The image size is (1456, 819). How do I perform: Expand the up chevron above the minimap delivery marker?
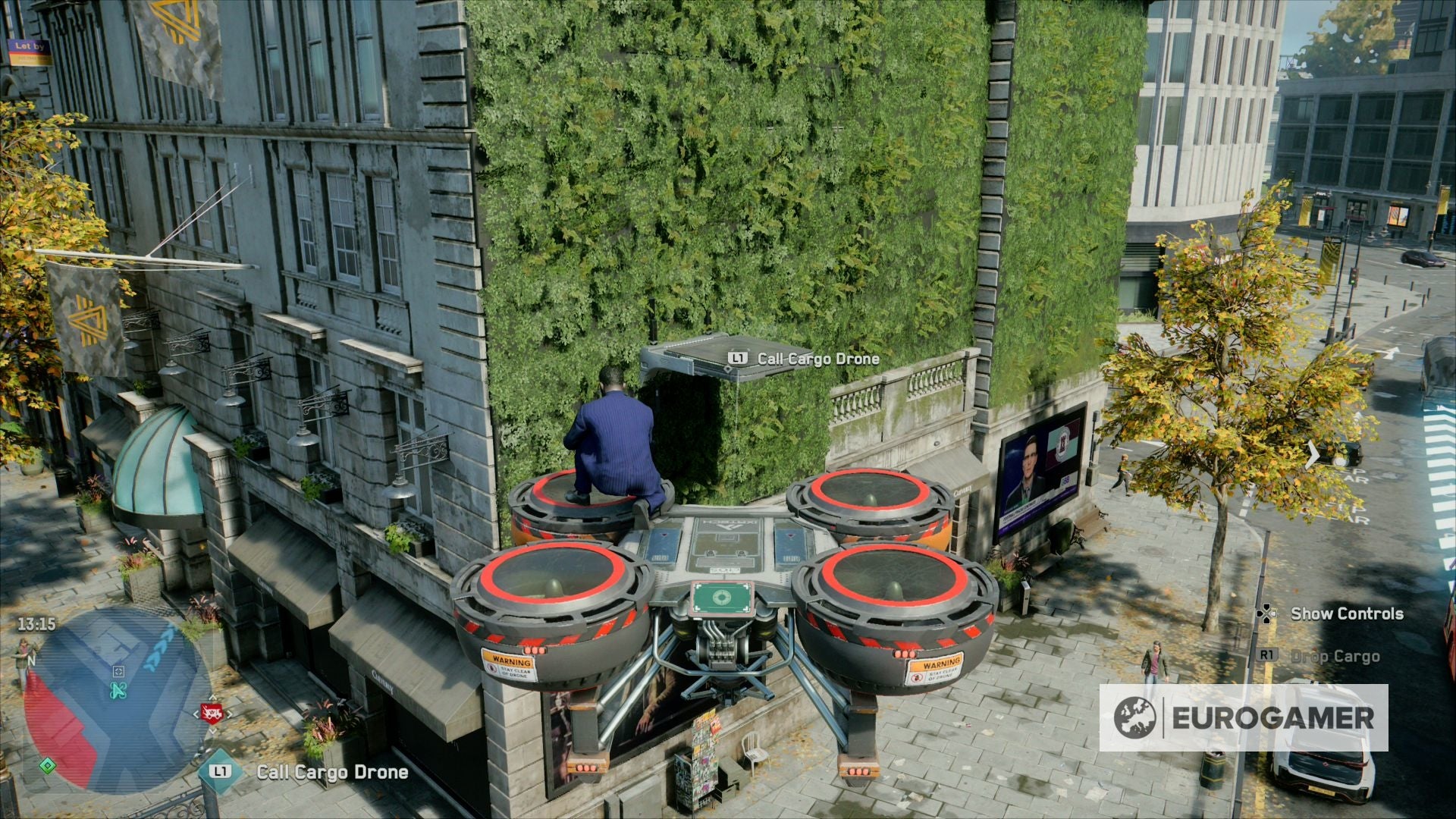pos(212,697)
